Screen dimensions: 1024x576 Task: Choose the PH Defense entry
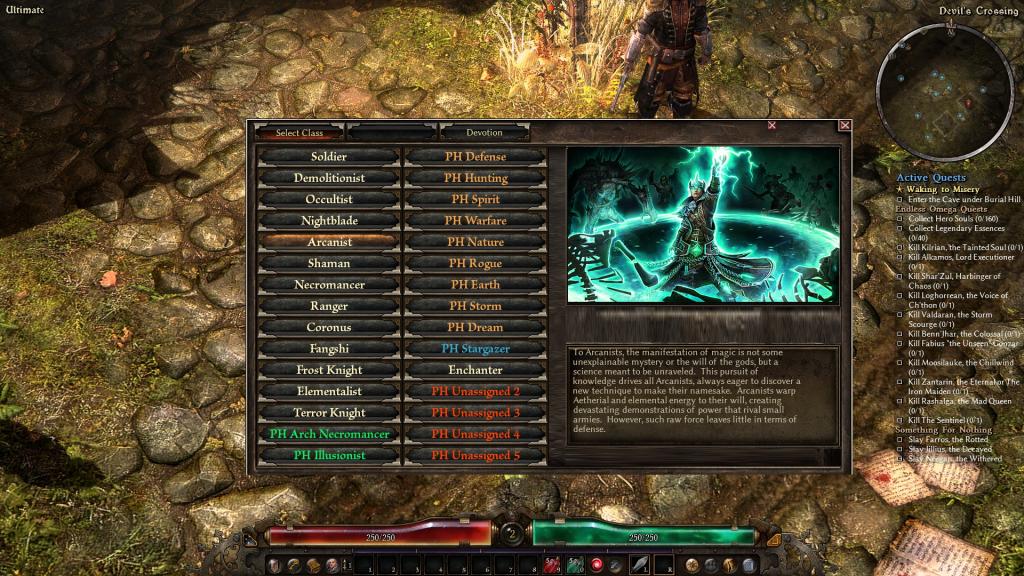[475, 157]
